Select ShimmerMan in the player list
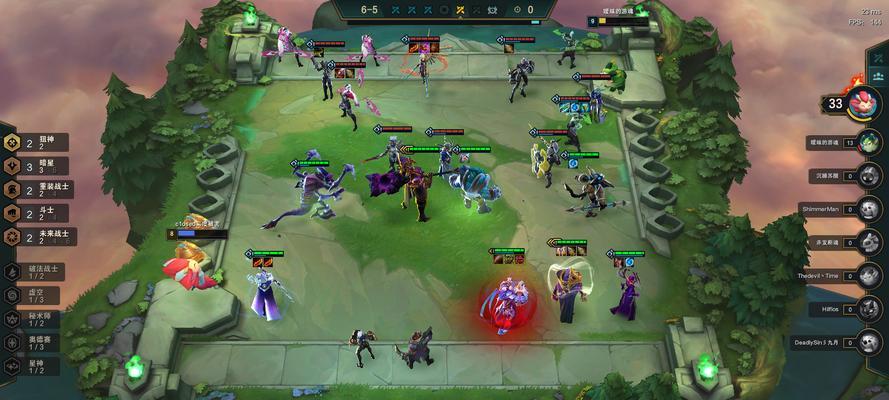The width and height of the screenshot is (889, 400). tap(870, 209)
